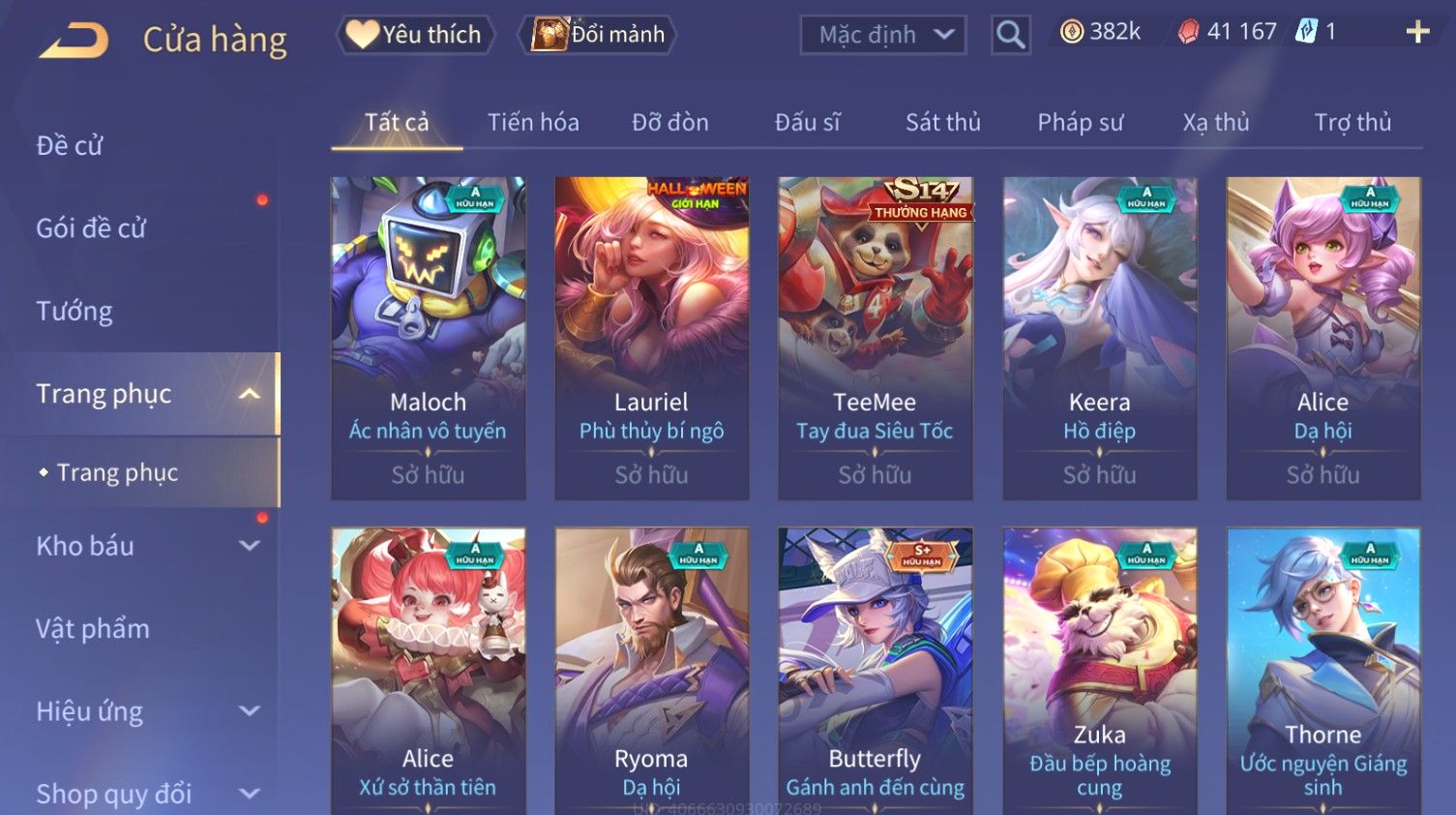The height and width of the screenshot is (815, 1456).
Task: View Butterfly Gánh anh đến cùng skin
Action: click(x=875, y=670)
